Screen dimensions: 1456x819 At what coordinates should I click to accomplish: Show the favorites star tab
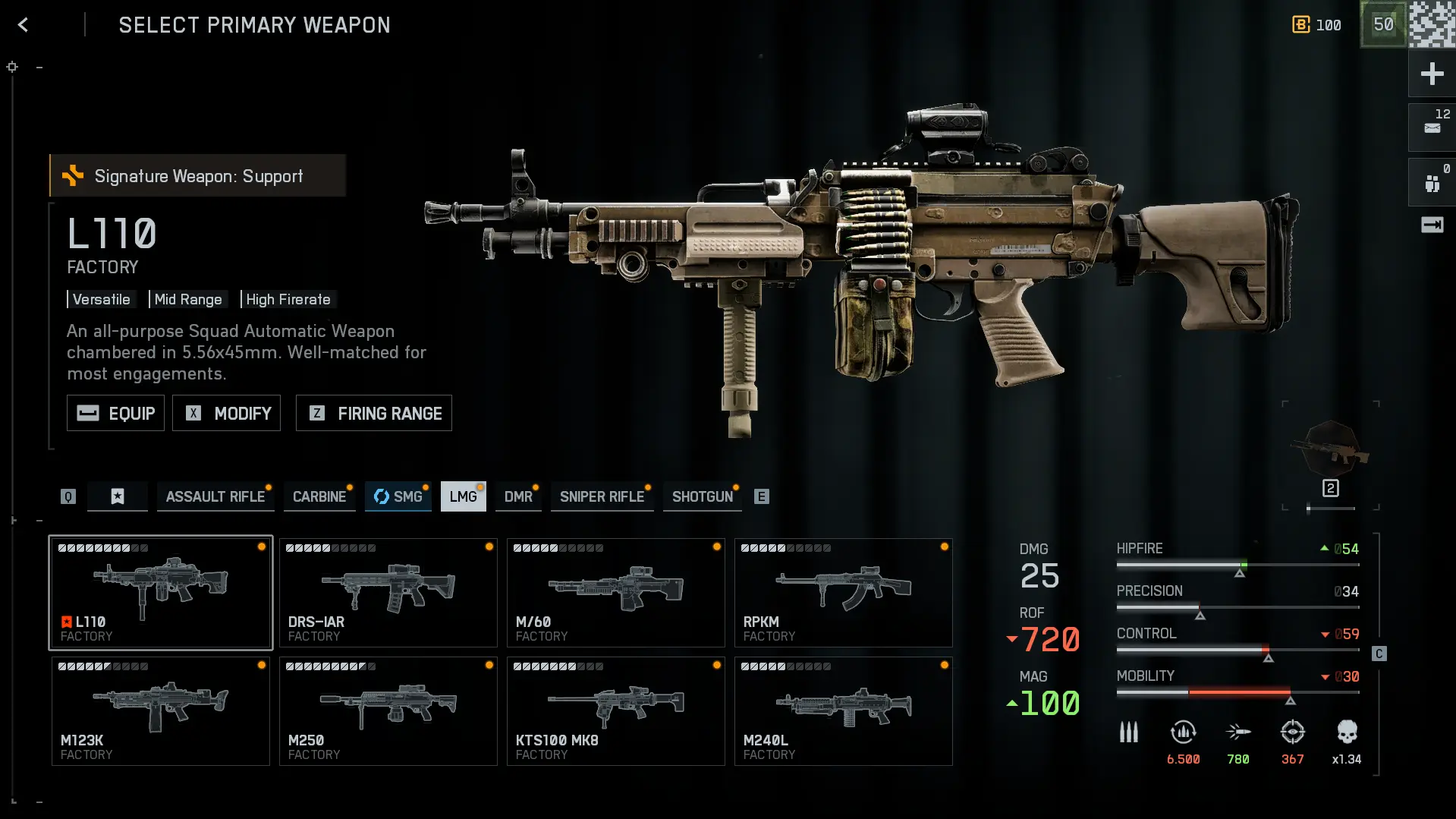click(118, 496)
